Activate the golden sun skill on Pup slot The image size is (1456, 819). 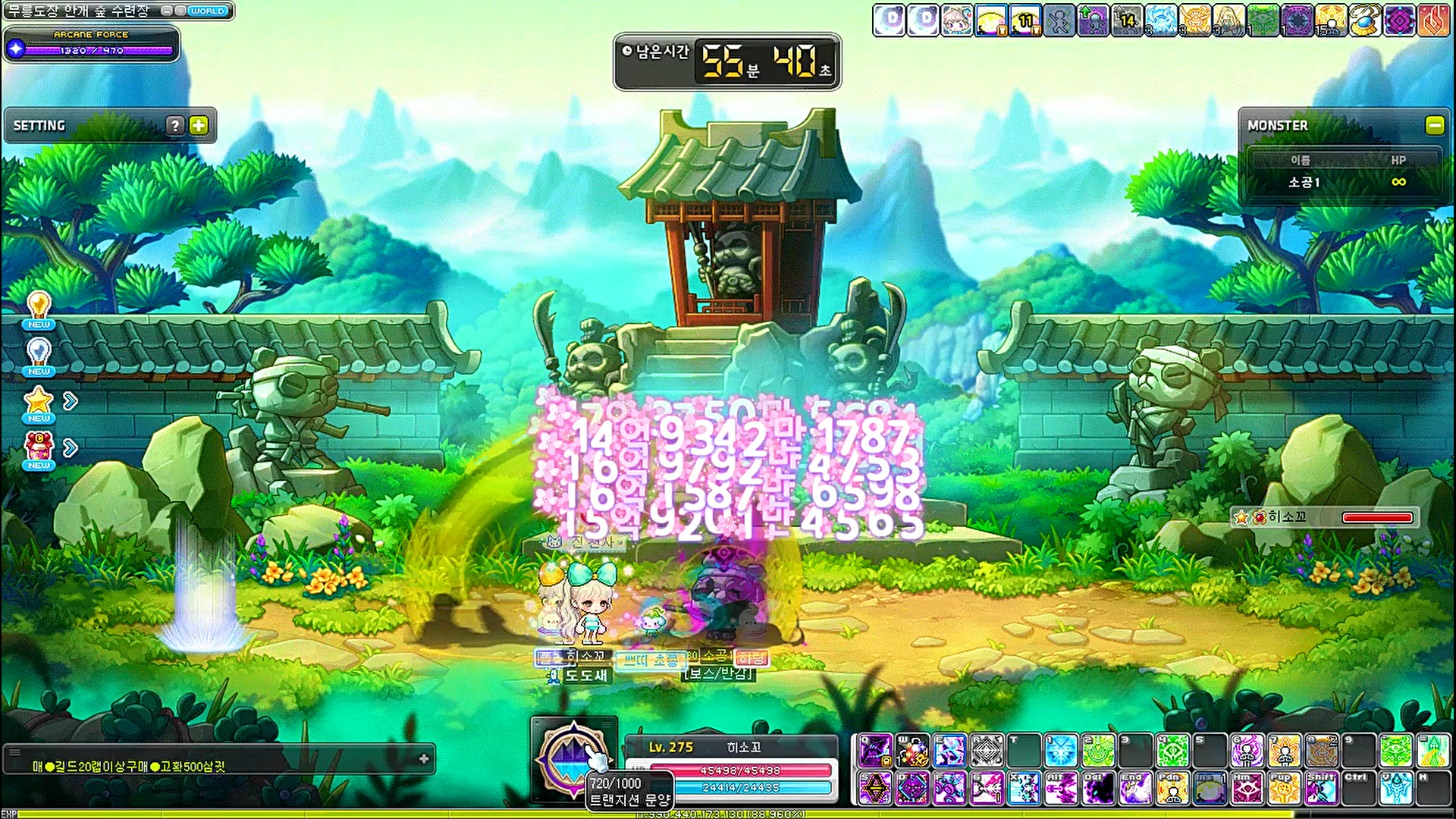(1284, 789)
